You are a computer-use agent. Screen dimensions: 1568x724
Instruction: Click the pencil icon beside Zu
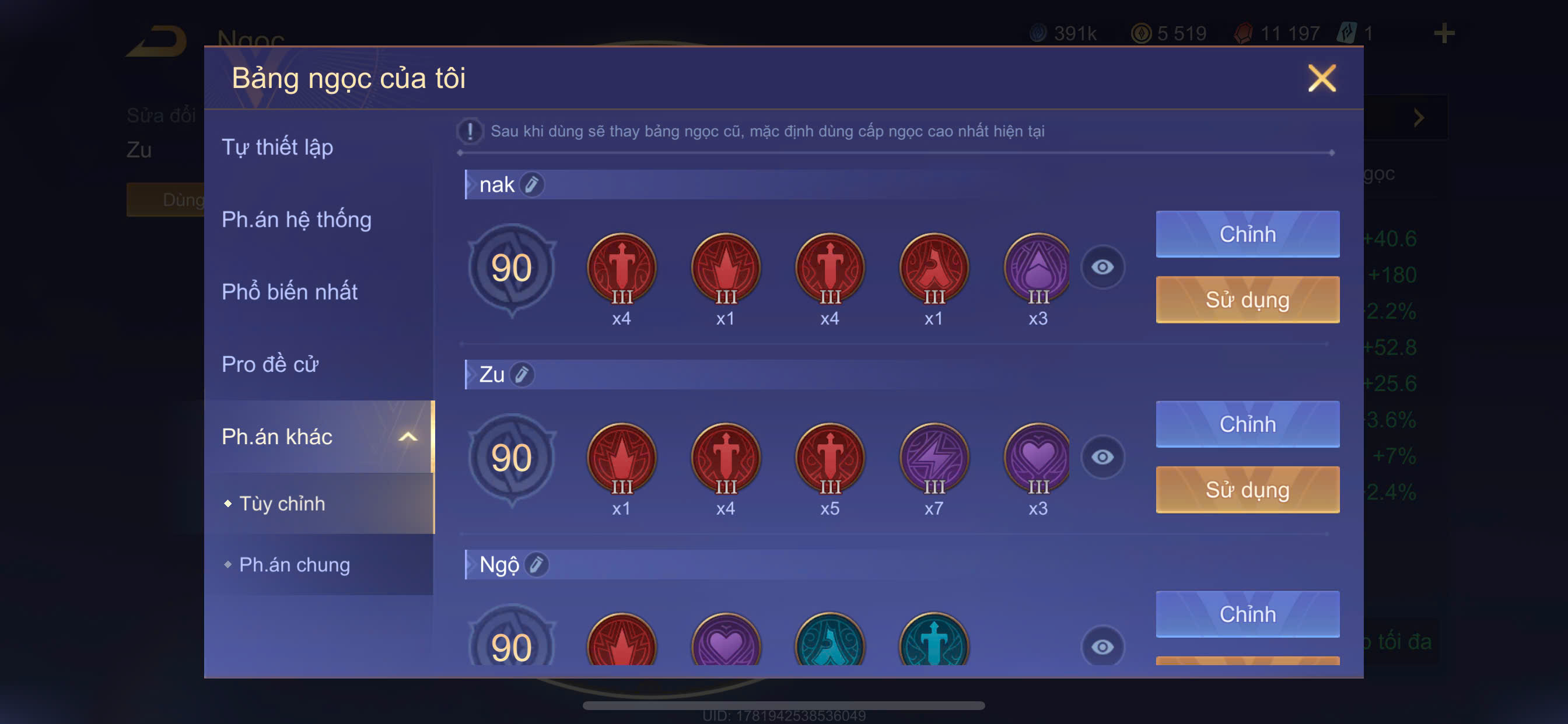click(522, 374)
